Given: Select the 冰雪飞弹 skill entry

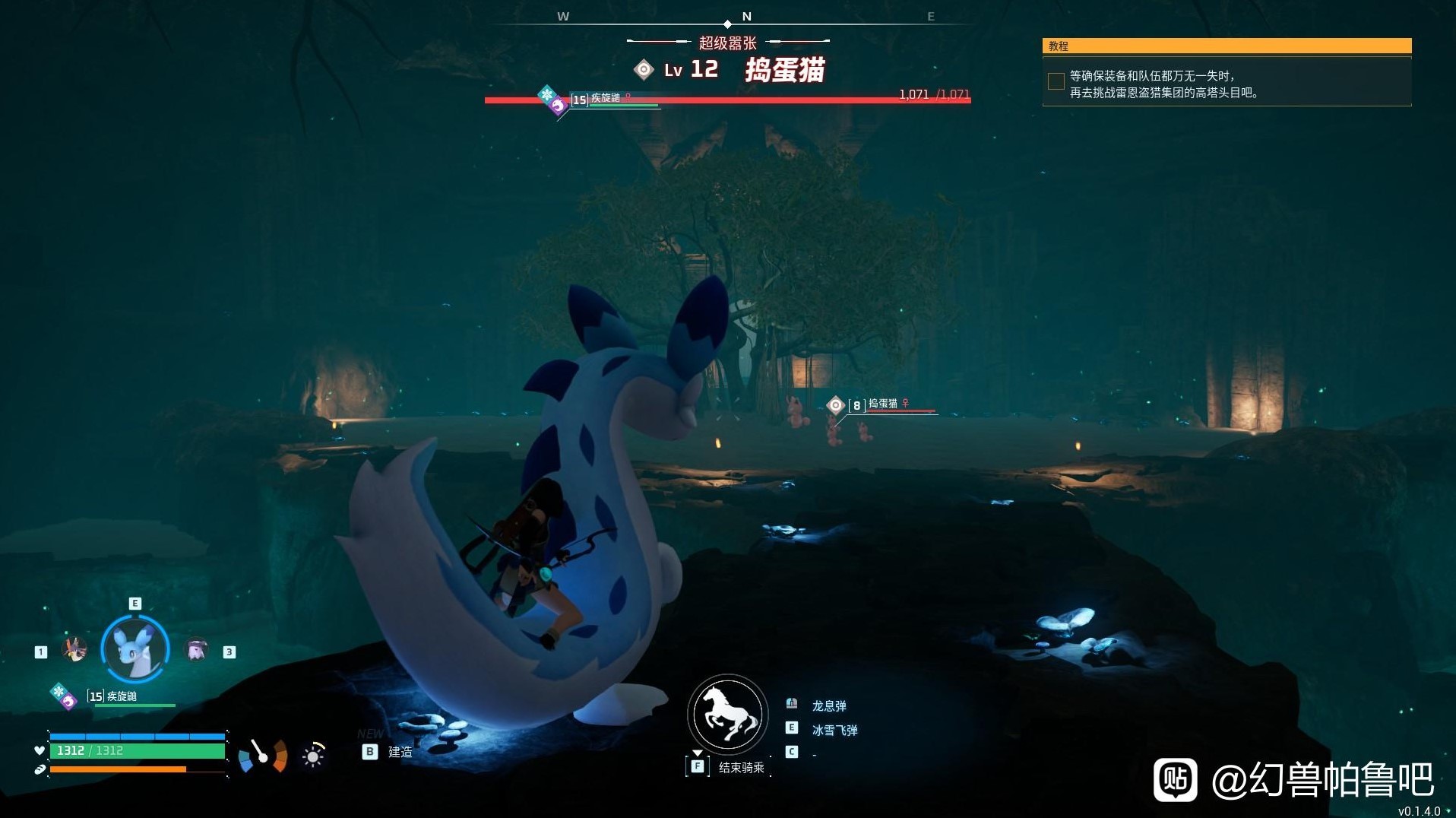Looking at the screenshot, I should [x=834, y=730].
